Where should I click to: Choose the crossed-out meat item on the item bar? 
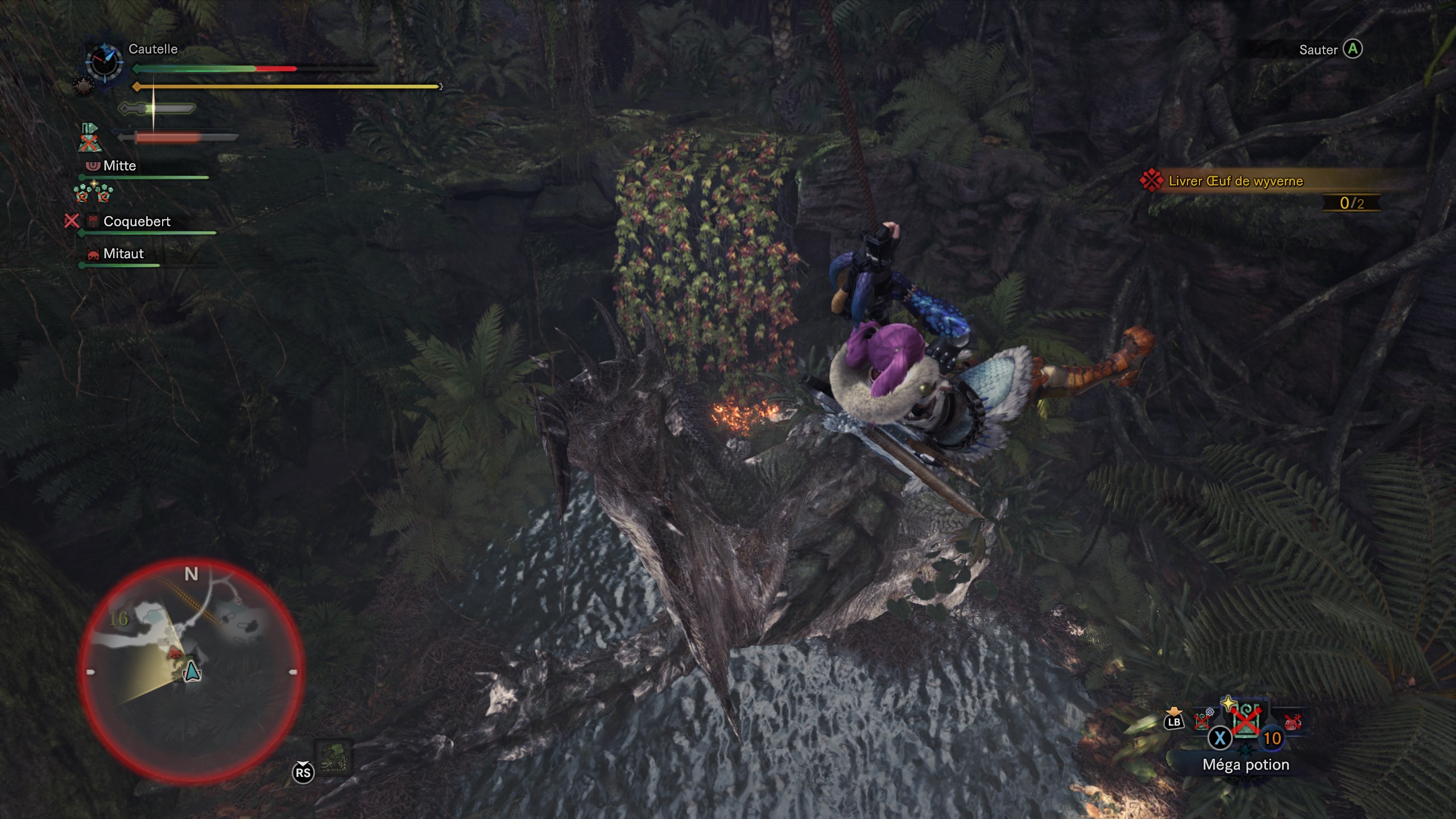[1292, 723]
